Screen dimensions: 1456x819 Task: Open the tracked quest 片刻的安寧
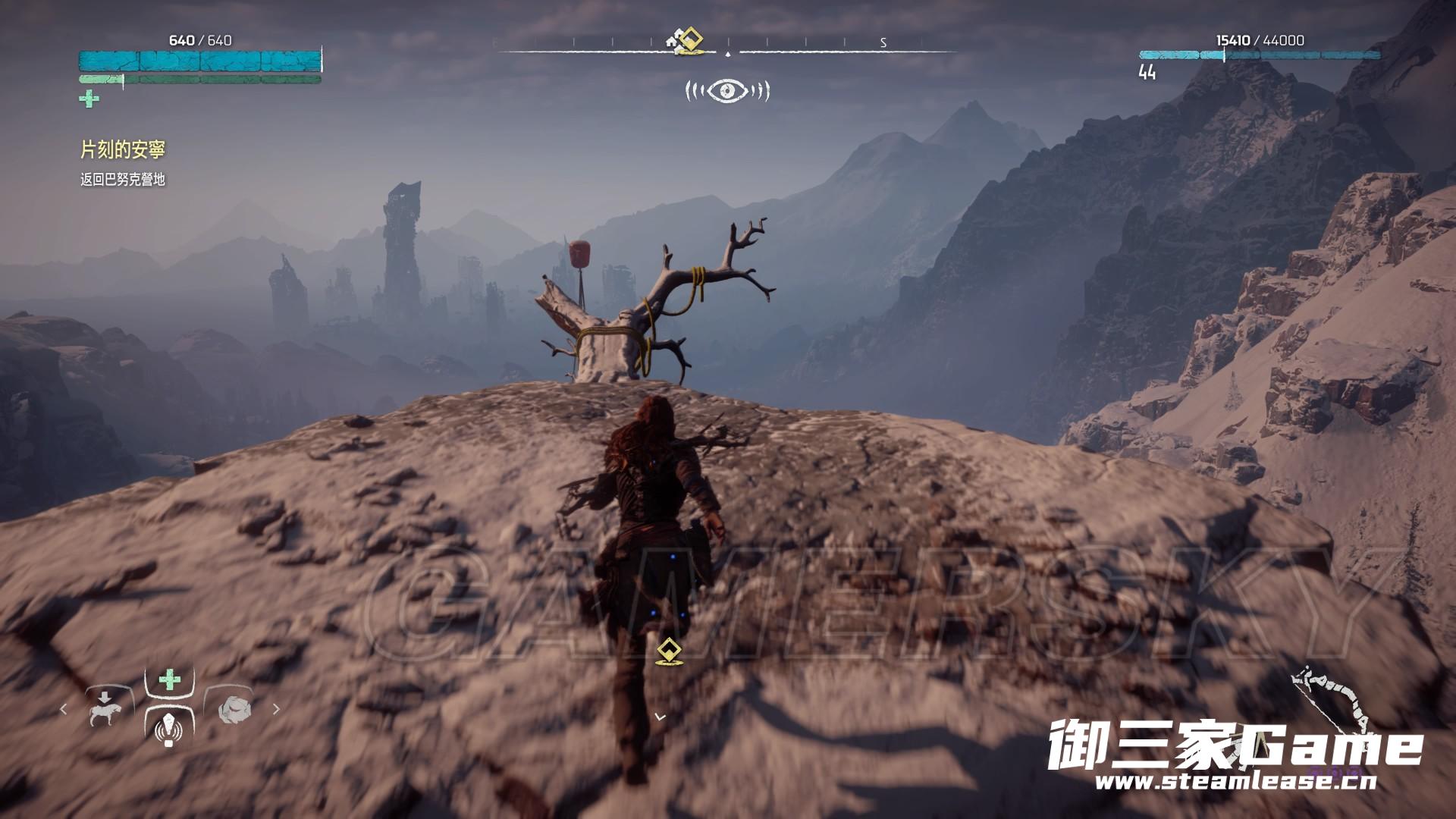tap(123, 150)
